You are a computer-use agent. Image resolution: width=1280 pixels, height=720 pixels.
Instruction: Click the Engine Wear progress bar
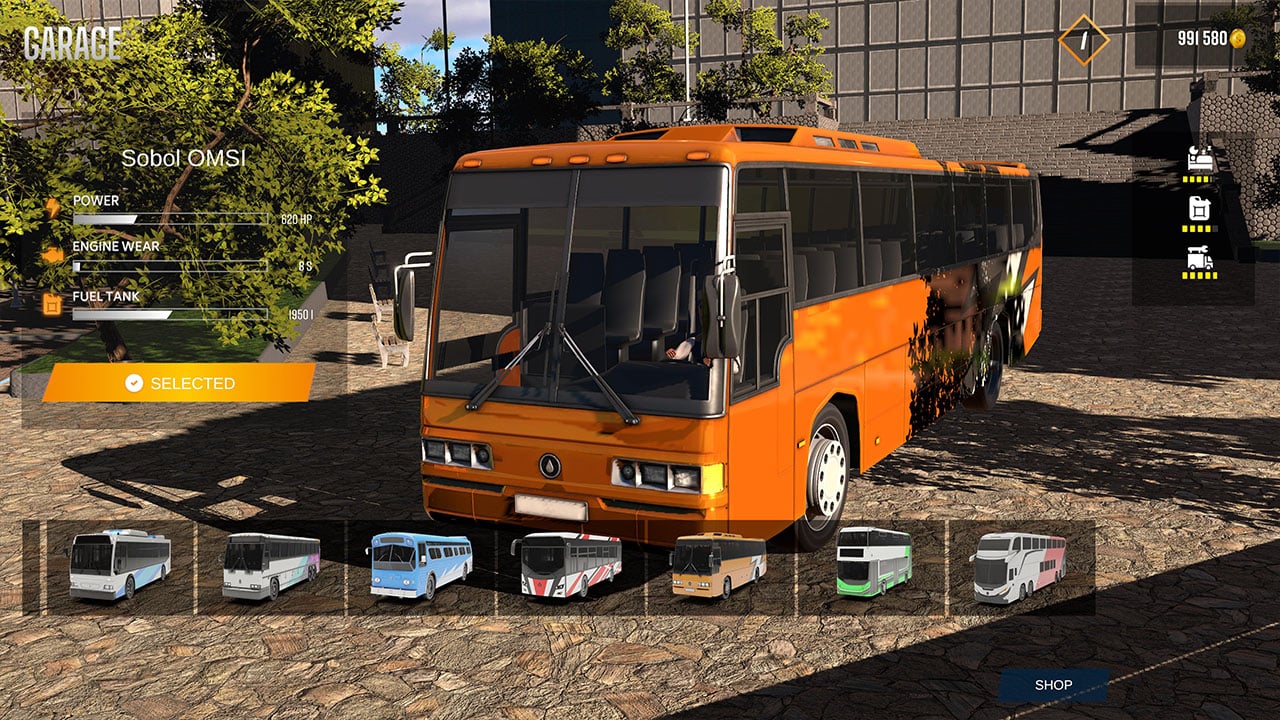coord(170,266)
